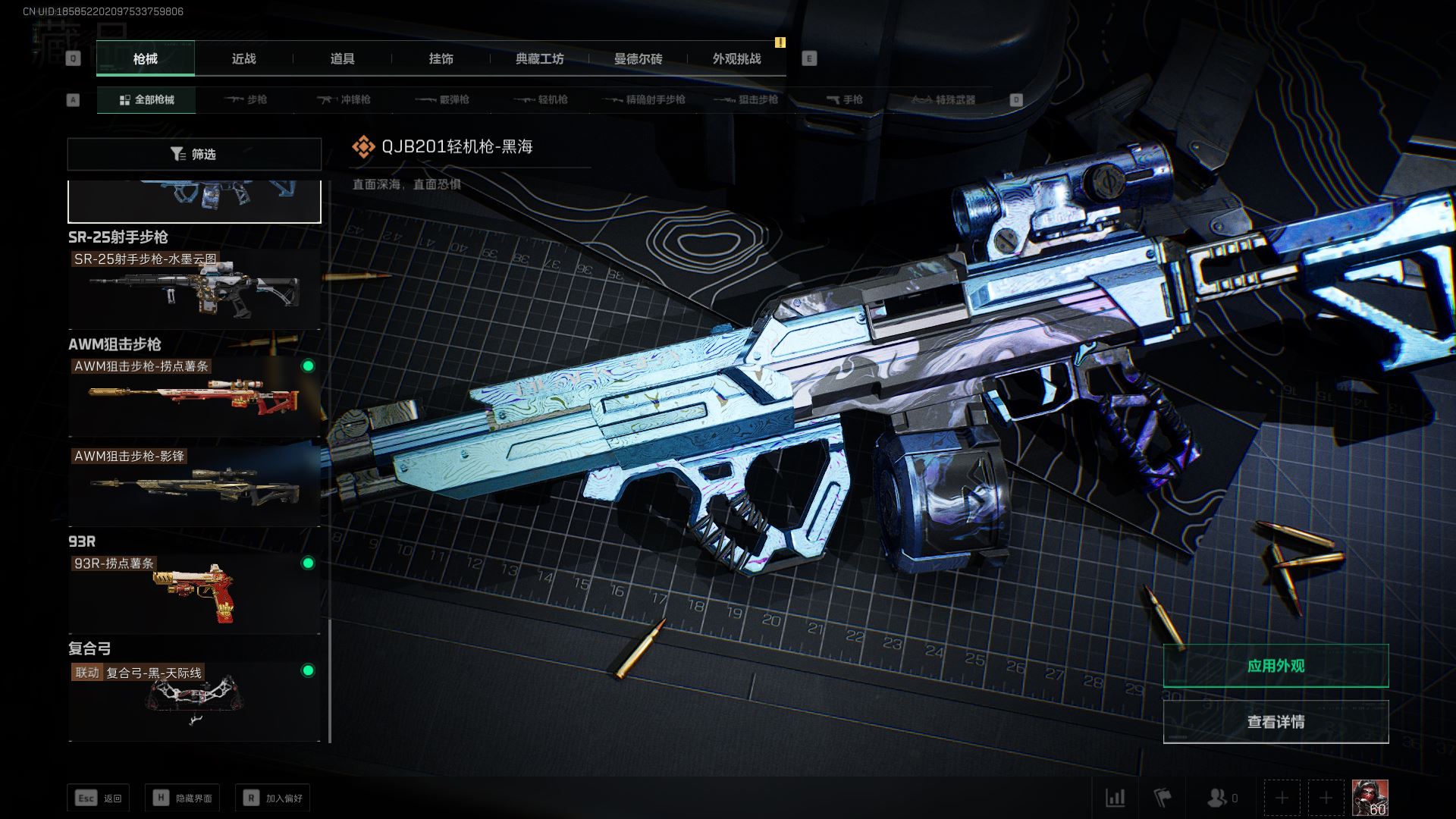This screenshot has height=819, width=1456.
Task: Select the SR-25 水墨云图 skin
Action: (x=194, y=289)
